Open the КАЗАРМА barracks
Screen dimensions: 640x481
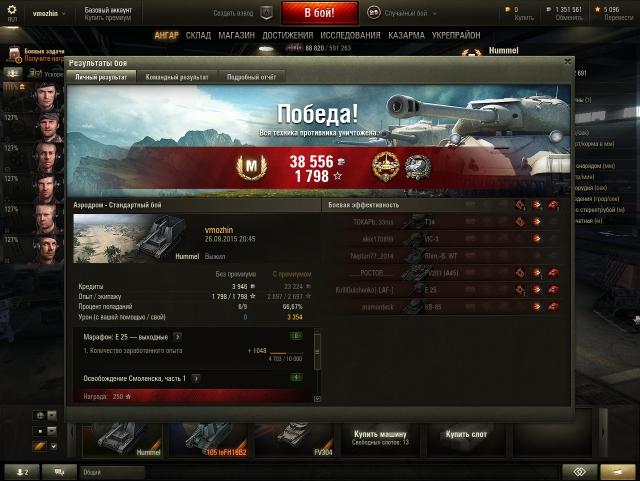(x=406, y=35)
